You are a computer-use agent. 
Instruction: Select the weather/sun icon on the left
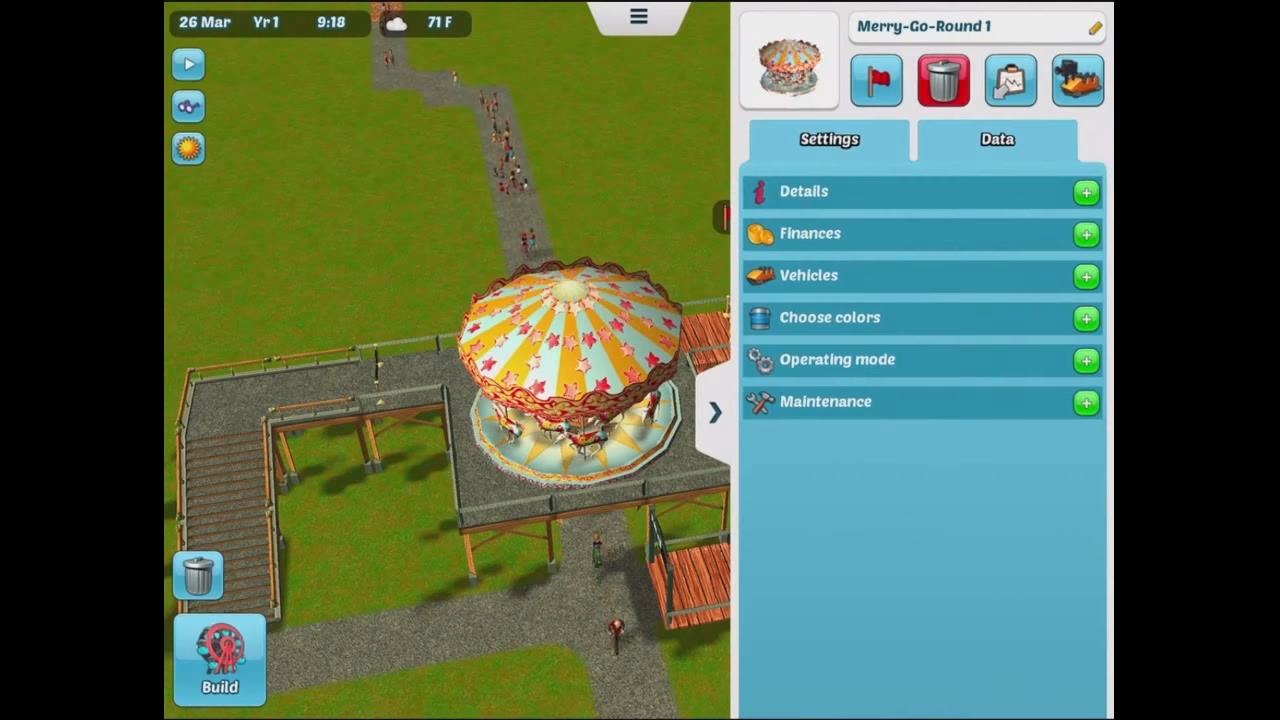[x=188, y=148]
